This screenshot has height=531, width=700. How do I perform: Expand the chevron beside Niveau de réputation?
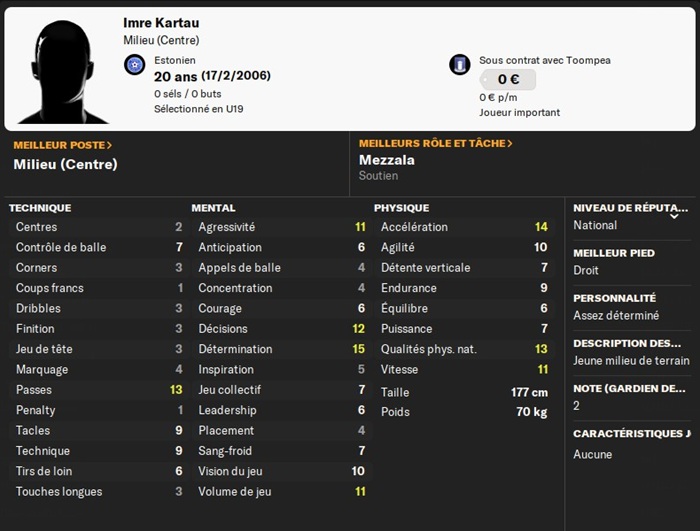674,215
